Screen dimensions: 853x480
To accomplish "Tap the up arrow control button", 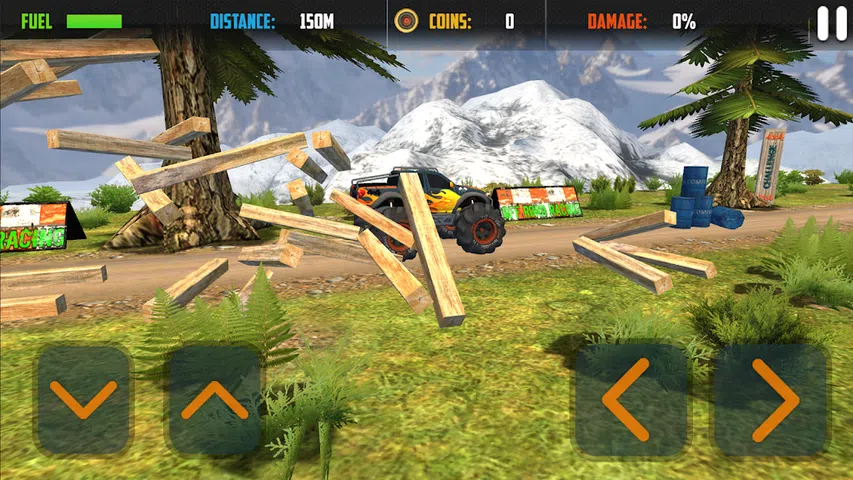I will pyautogui.click(x=214, y=400).
